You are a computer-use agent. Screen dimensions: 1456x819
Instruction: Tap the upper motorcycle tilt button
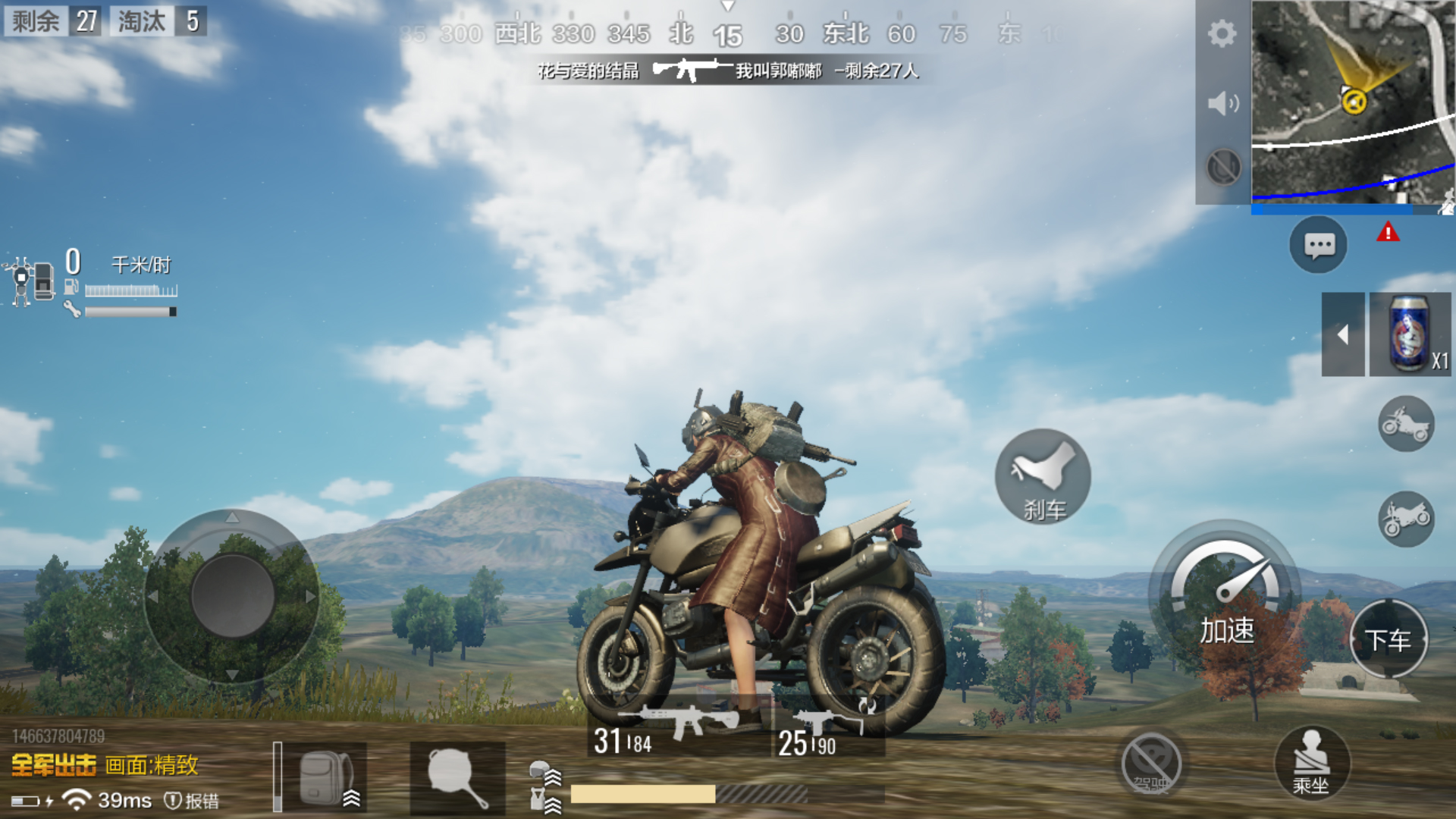1406,424
